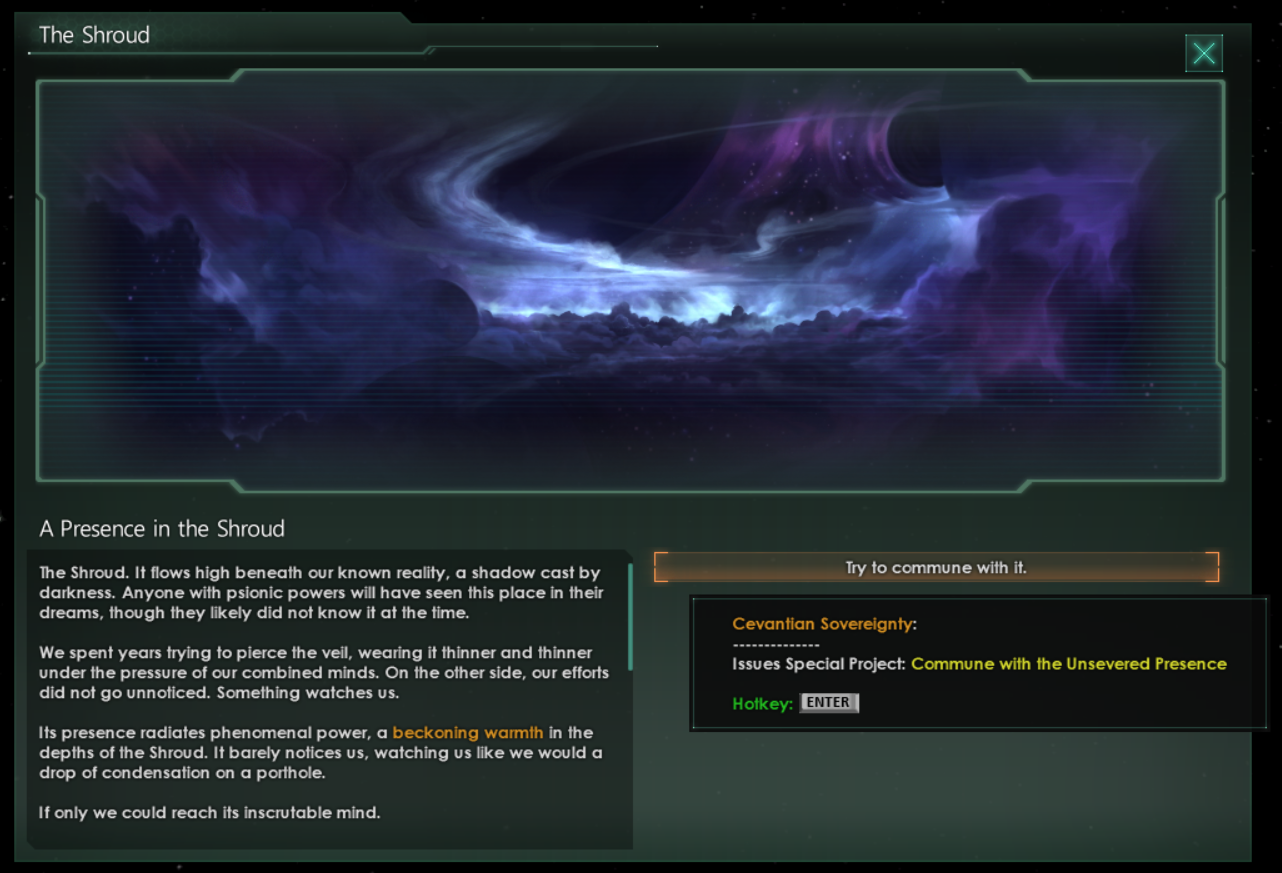Image resolution: width=1282 pixels, height=873 pixels.
Task: Click the beckoning warmth highlighted text
Action: 468,733
